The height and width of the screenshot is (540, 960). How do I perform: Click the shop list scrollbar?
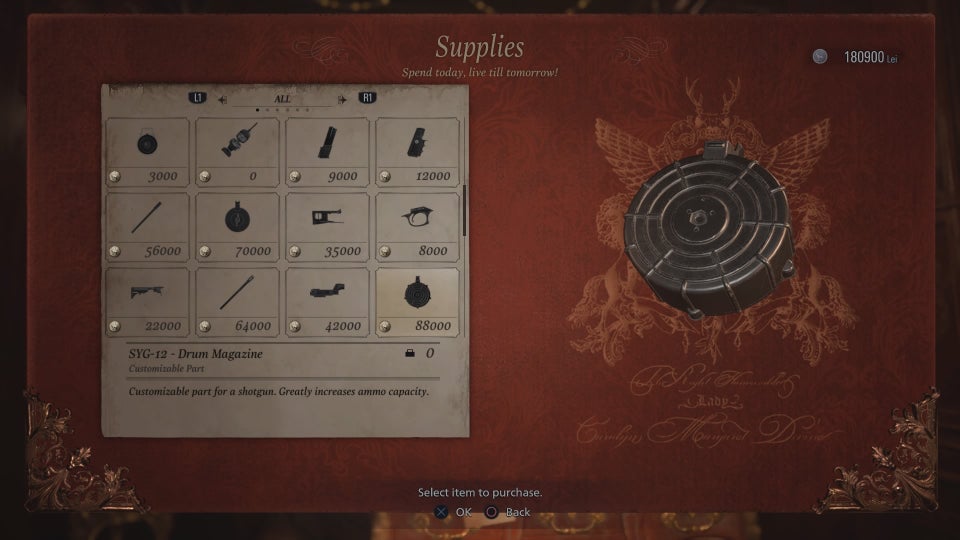point(464,210)
